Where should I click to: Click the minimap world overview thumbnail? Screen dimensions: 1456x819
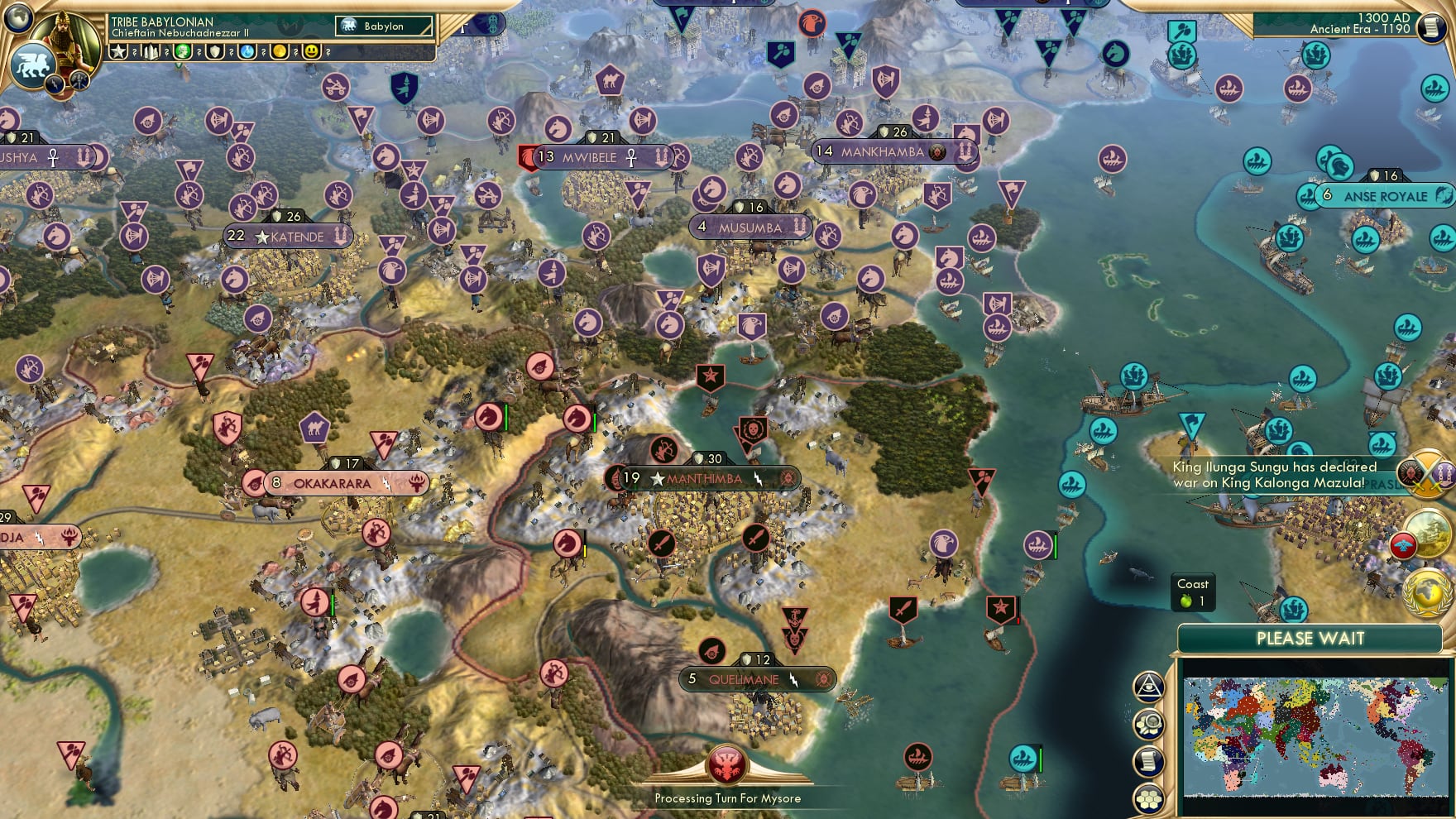(1315, 734)
